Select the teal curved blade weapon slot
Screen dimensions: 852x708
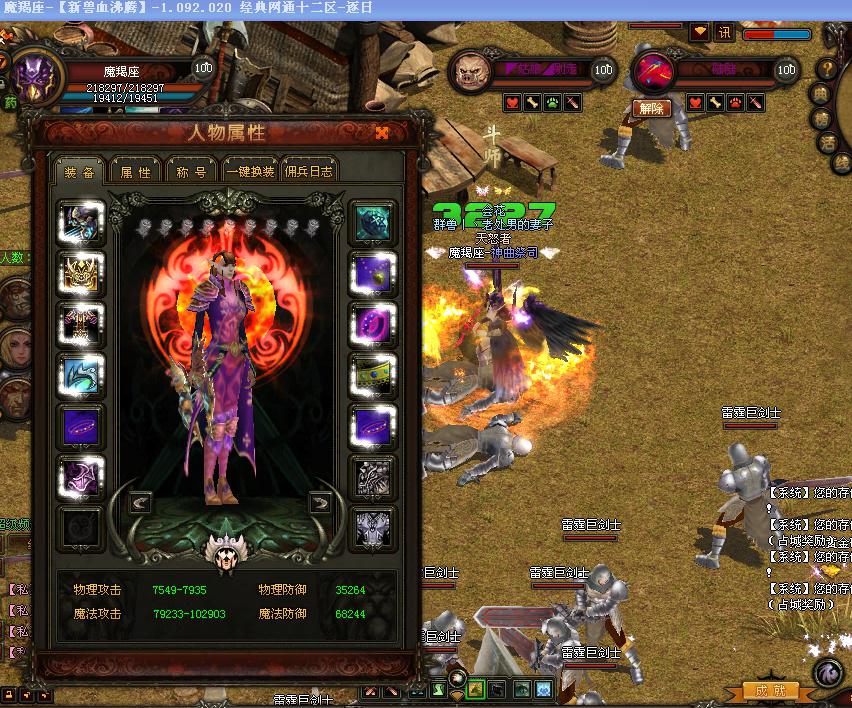point(82,376)
